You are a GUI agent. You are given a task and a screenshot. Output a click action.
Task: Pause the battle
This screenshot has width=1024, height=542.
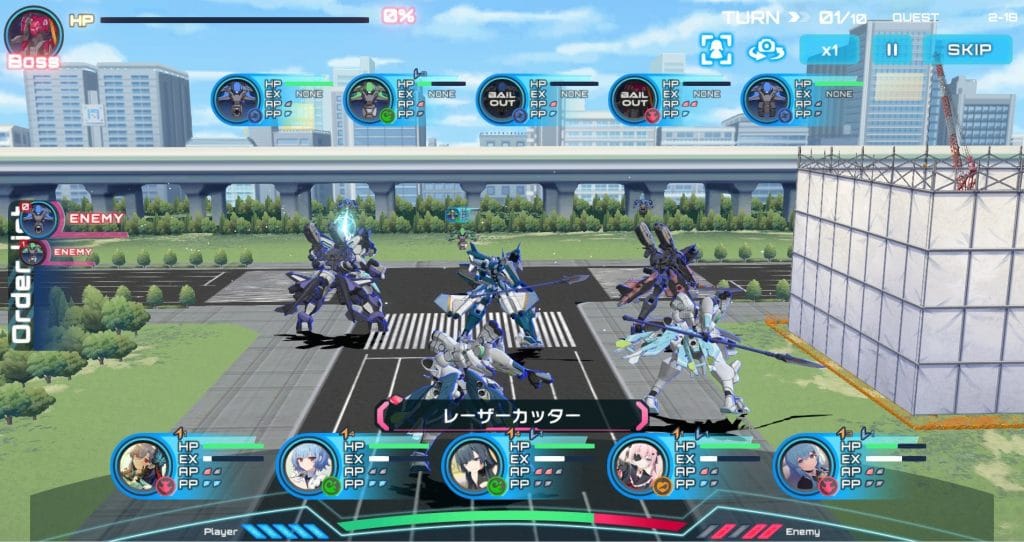892,49
